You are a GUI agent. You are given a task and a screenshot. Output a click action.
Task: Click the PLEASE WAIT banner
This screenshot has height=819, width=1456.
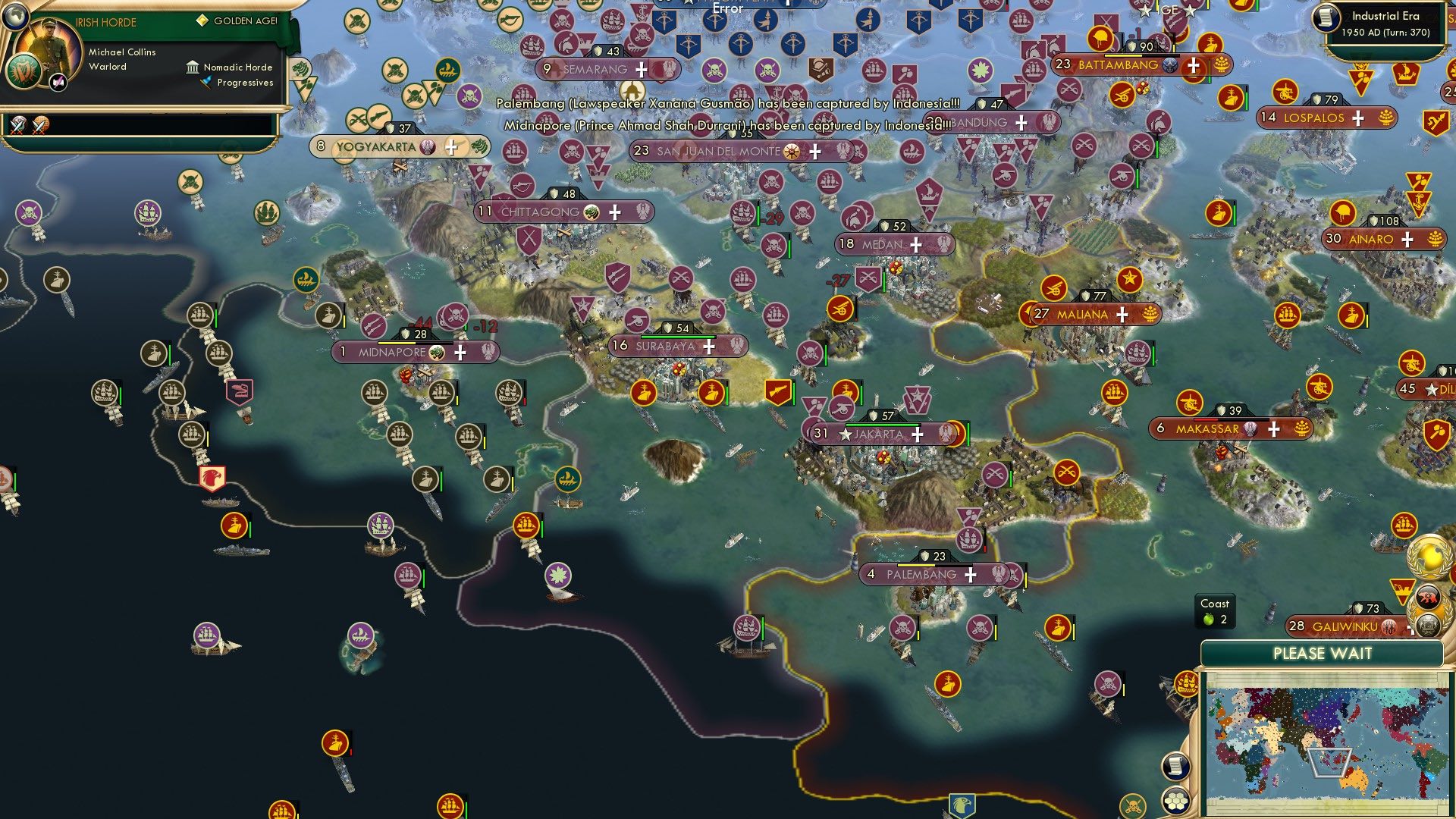1323,654
